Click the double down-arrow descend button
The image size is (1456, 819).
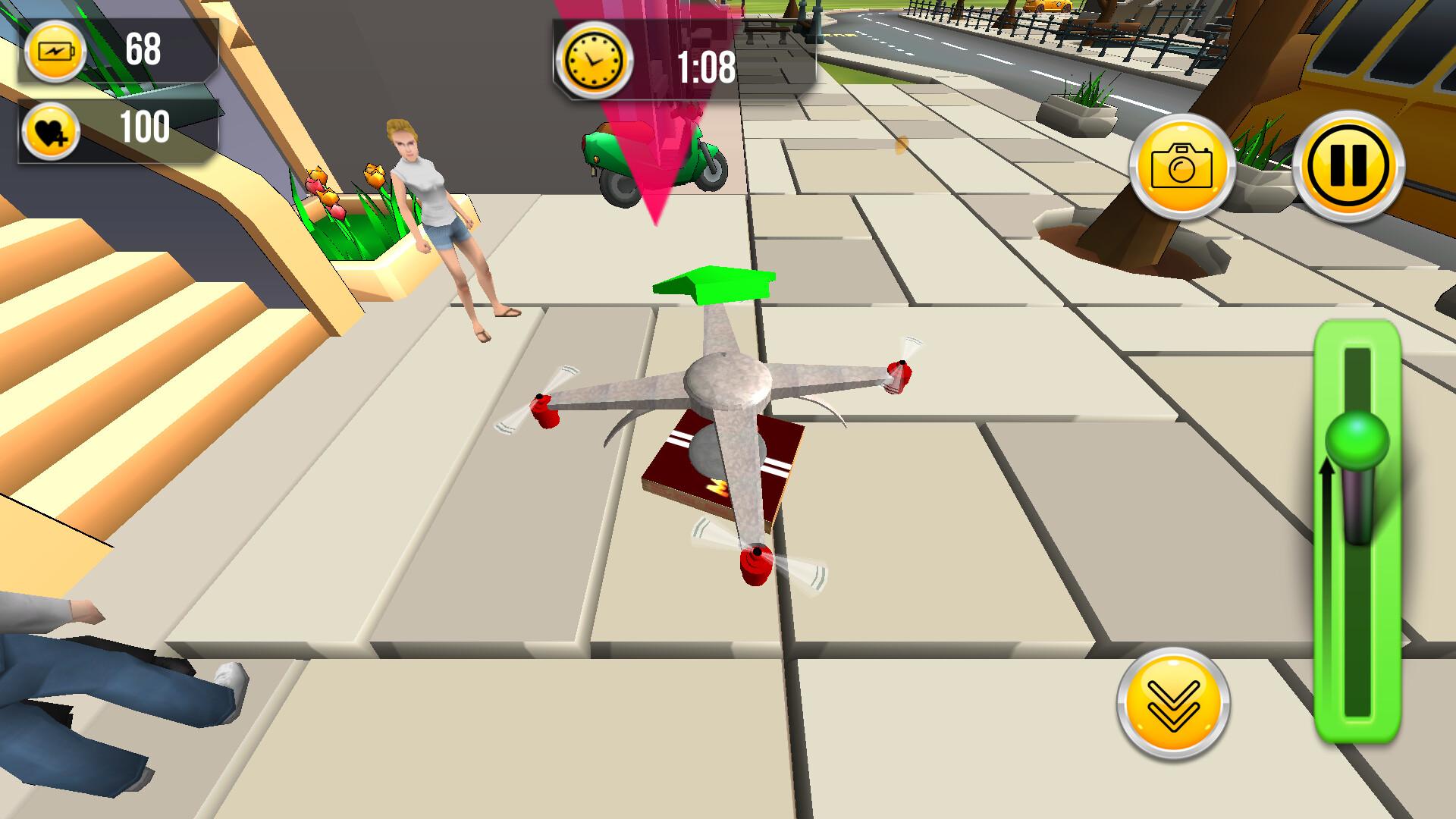click(x=1173, y=704)
